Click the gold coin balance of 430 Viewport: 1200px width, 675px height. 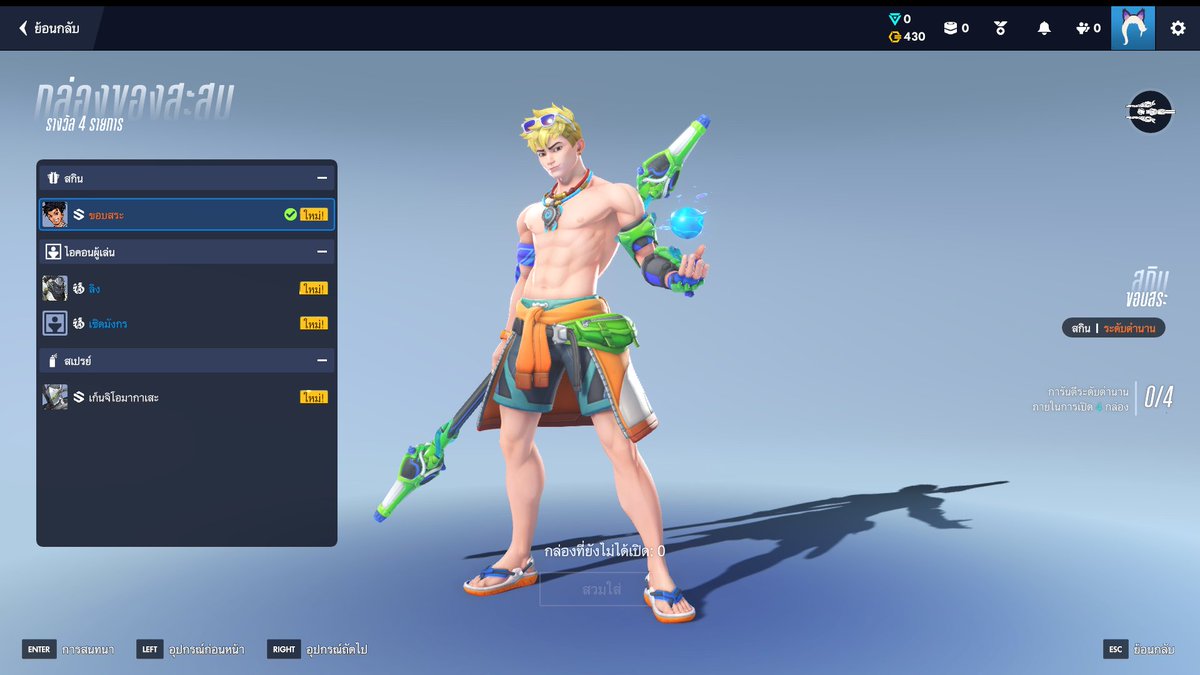907,37
